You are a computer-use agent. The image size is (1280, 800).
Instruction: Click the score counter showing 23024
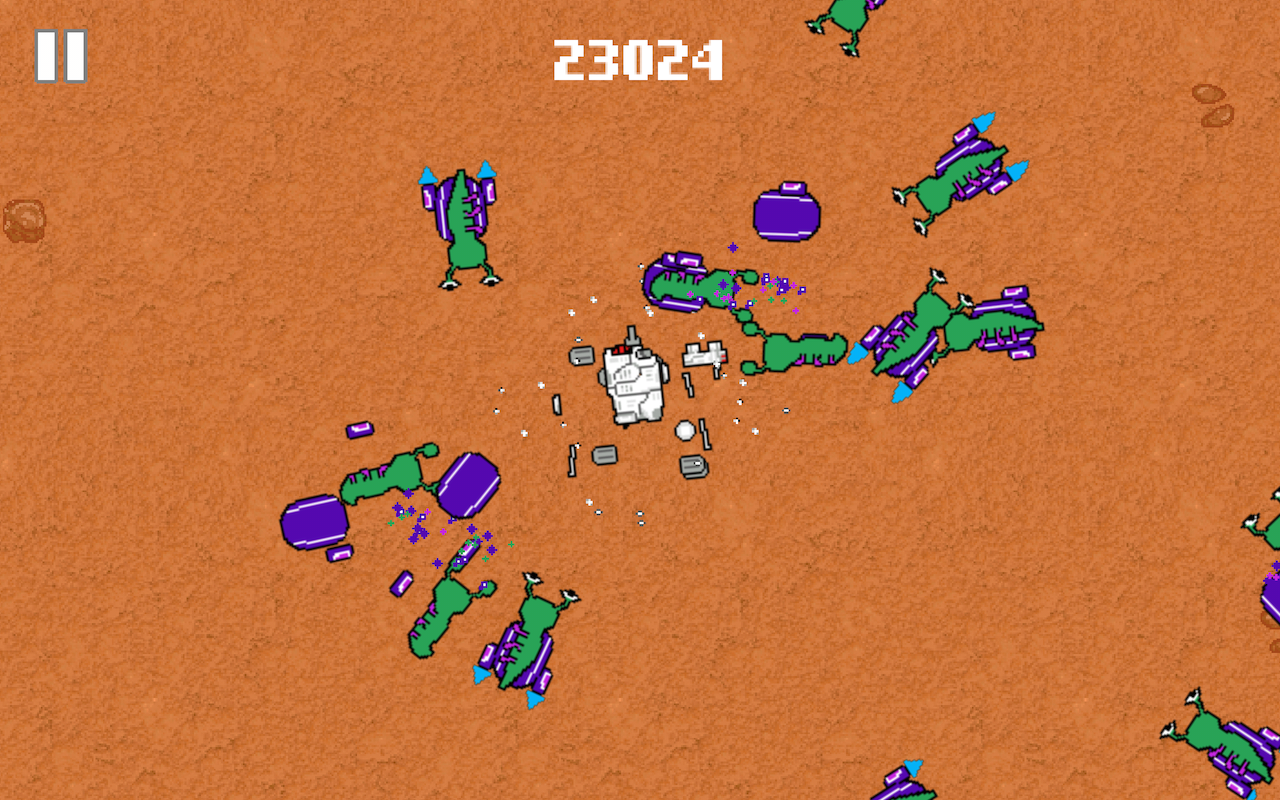637,60
